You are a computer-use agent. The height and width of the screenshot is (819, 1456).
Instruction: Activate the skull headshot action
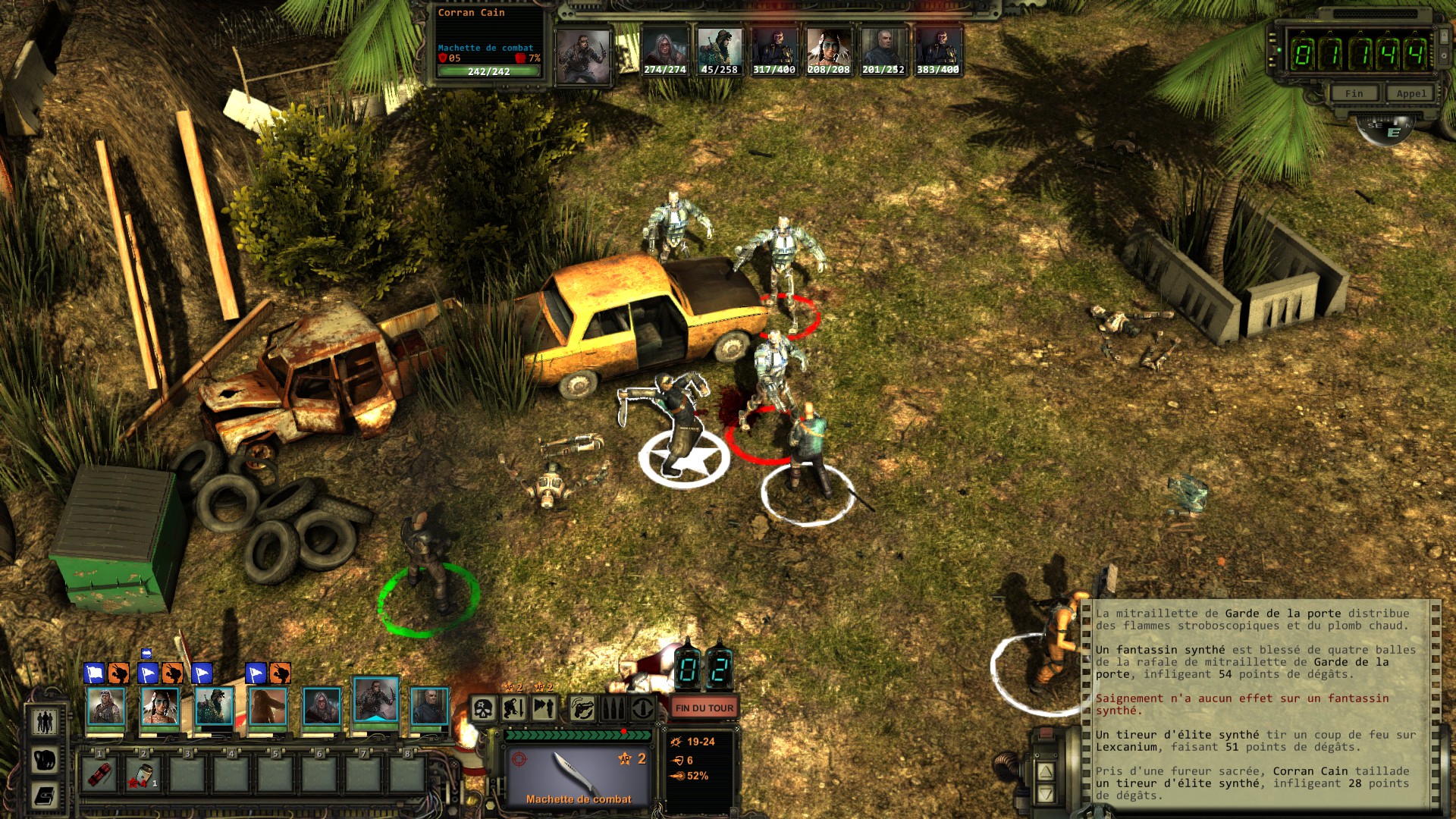tap(483, 709)
